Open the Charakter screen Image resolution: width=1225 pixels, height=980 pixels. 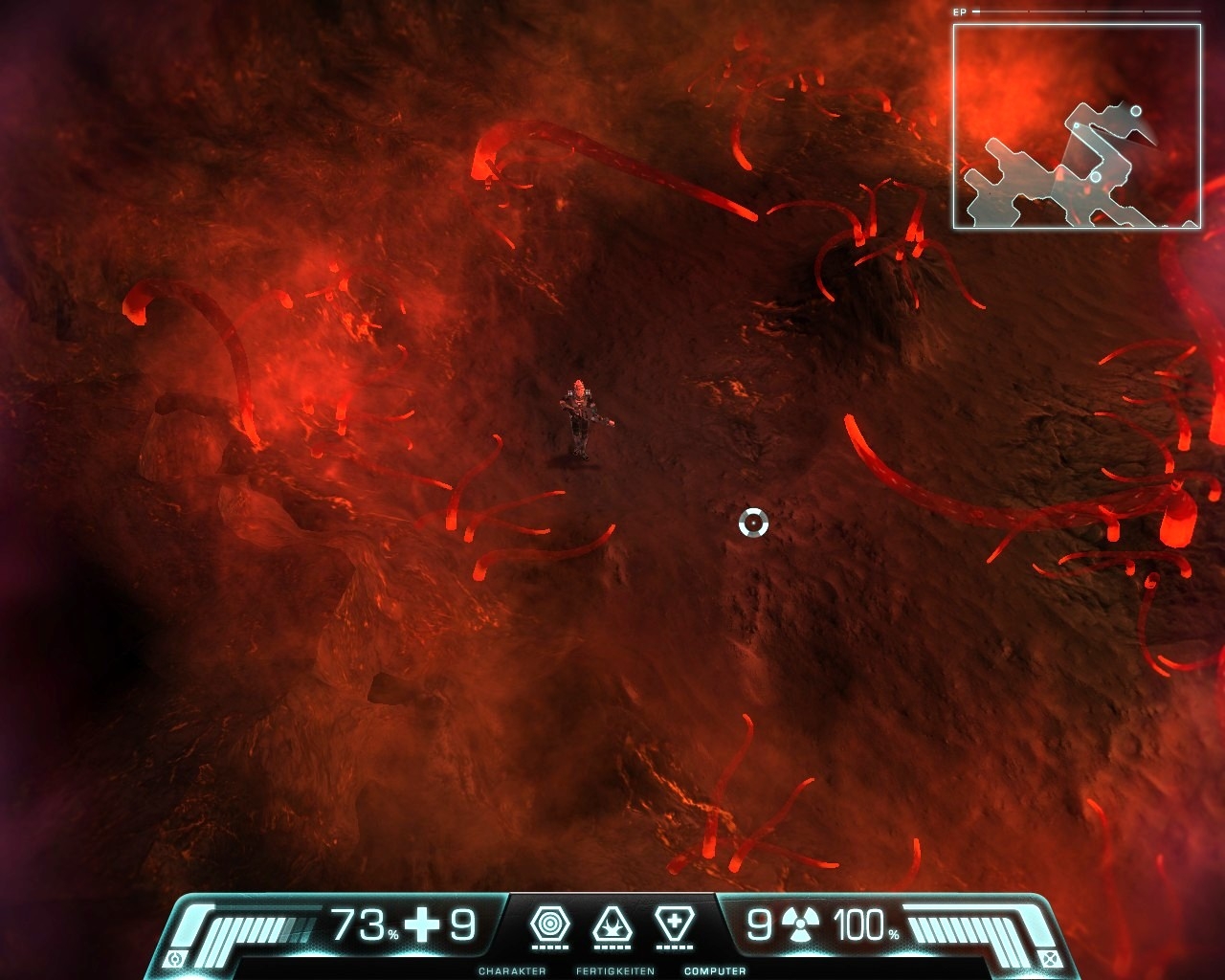click(512, 971)
